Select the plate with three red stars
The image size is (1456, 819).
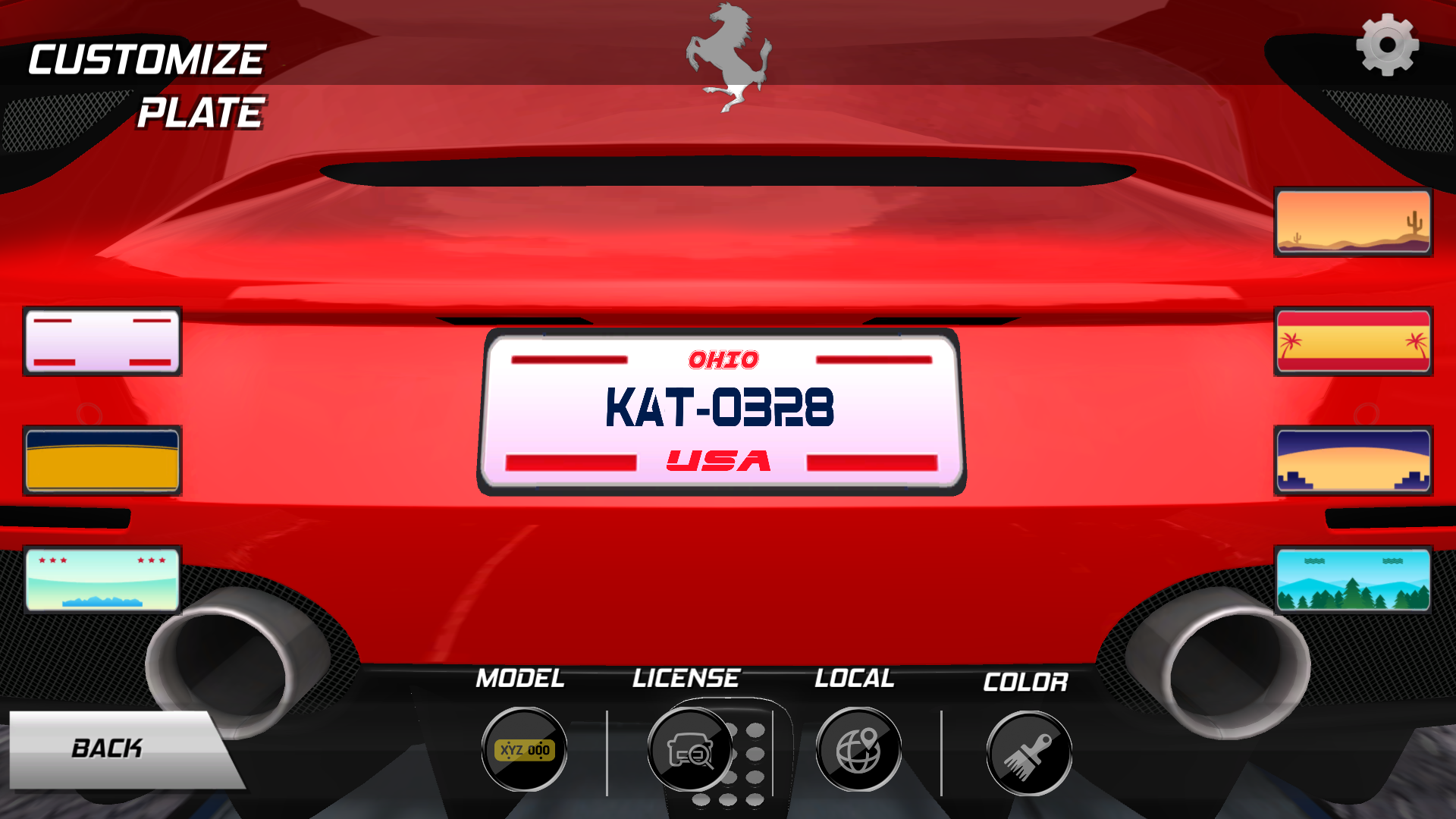click(x=102, y=580)
